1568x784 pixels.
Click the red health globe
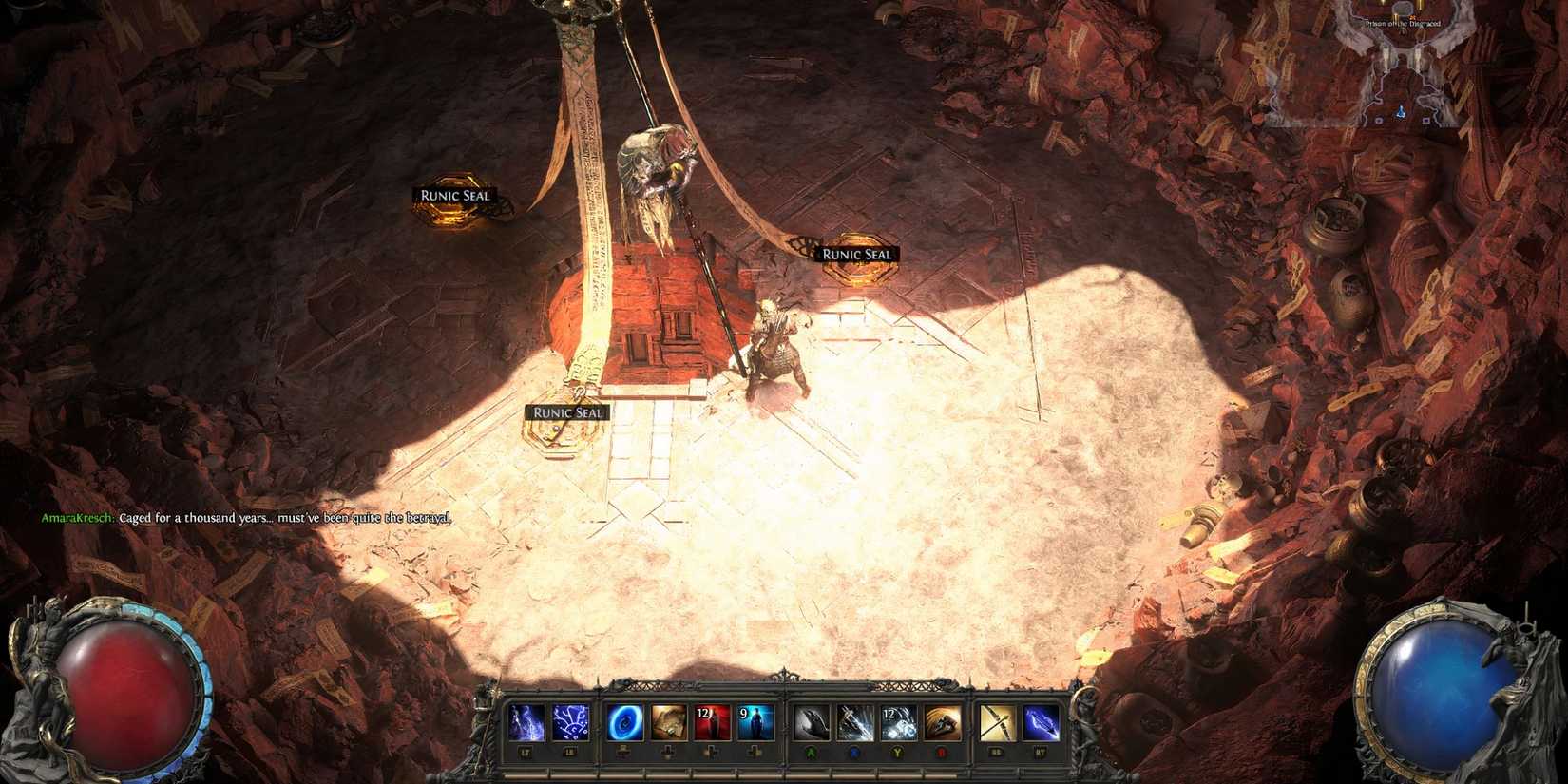128,689
